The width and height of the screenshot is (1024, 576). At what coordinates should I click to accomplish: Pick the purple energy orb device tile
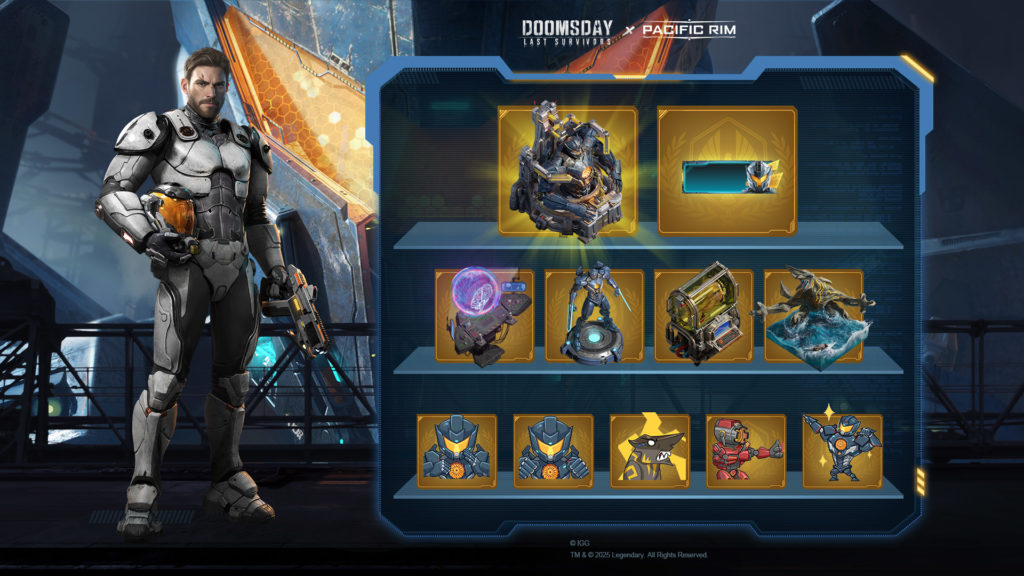(x=484, y=315)
